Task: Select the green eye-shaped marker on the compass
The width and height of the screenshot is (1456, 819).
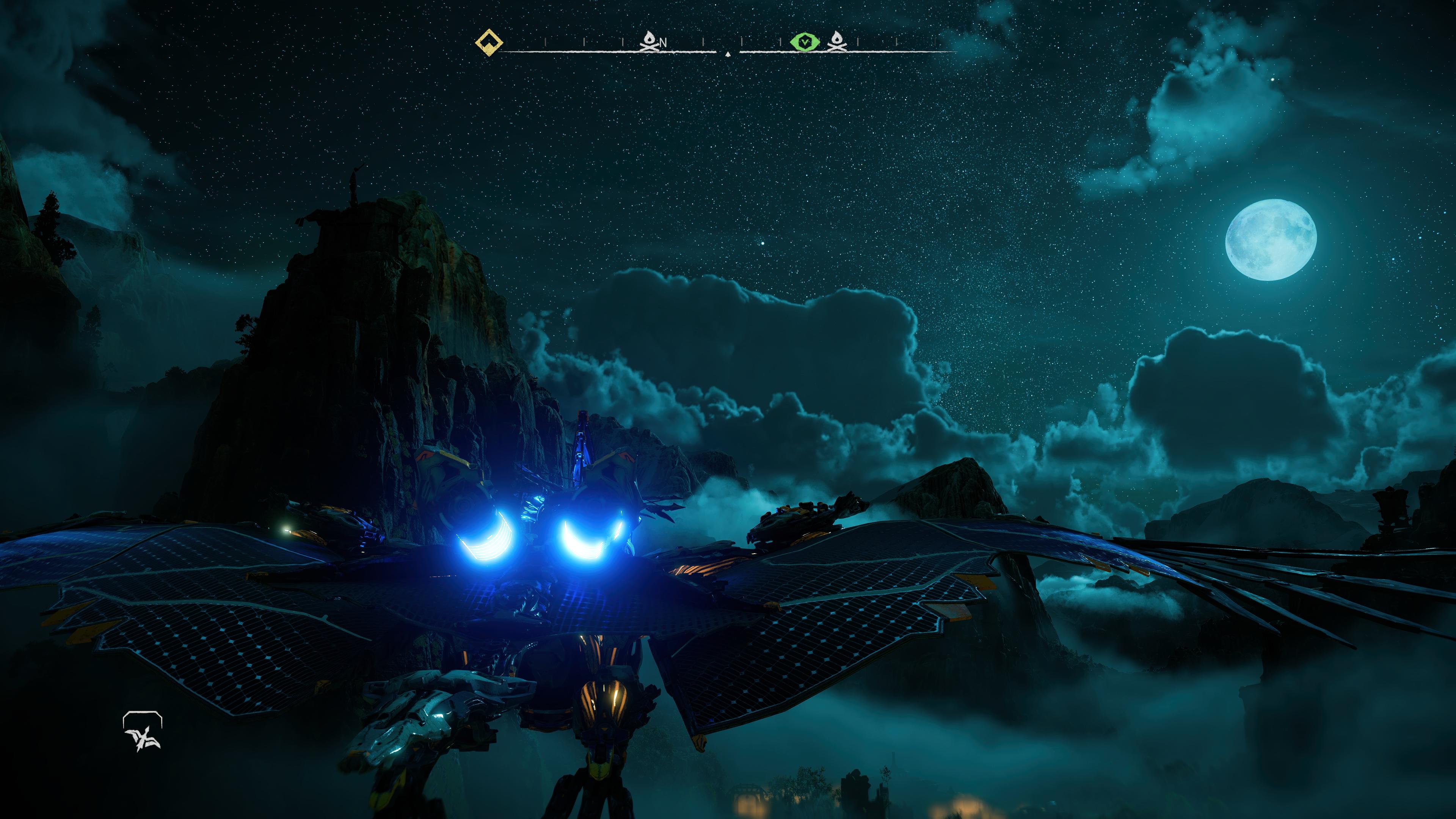Action: pos(804,41)
